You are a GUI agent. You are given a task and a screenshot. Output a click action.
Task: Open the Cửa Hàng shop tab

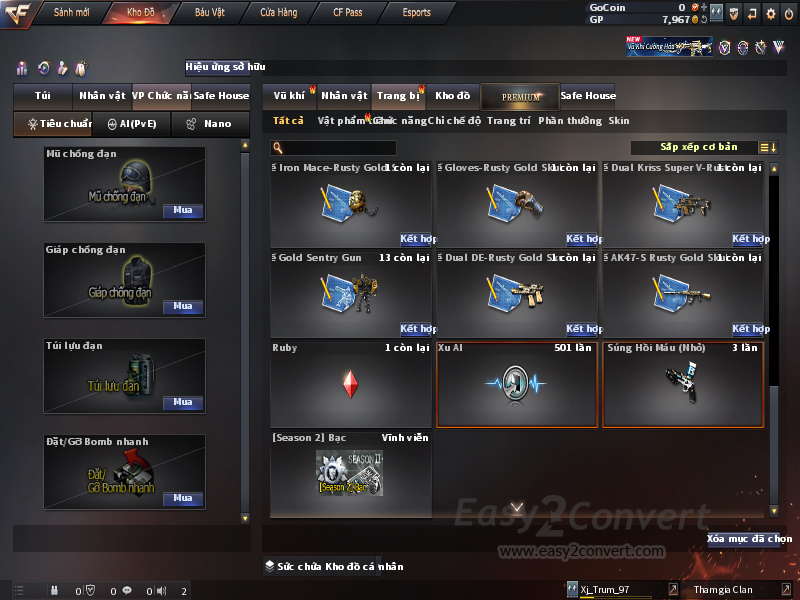[279, 13]
